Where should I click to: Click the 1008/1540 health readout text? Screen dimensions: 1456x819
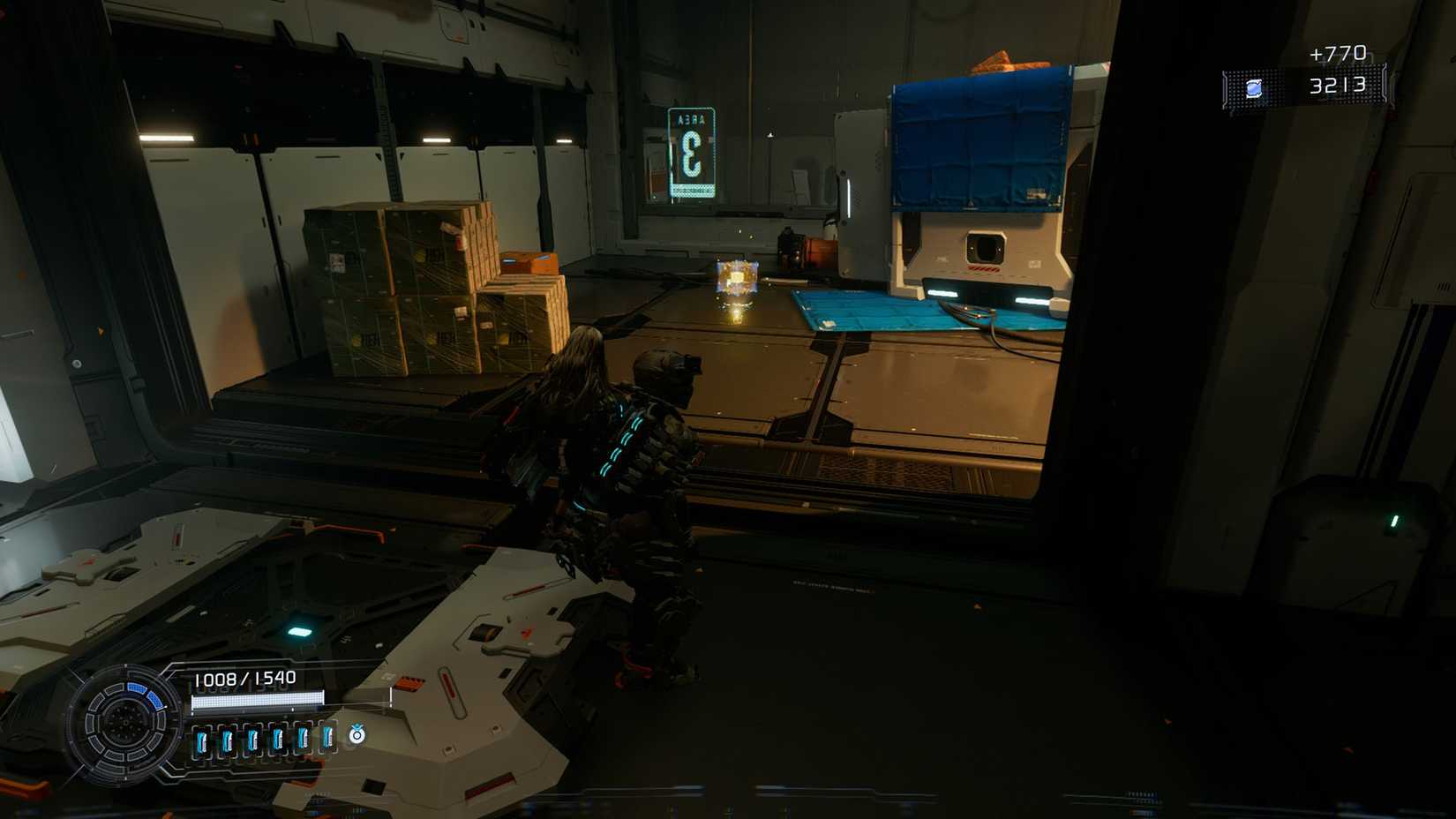(x=245, y=677)
